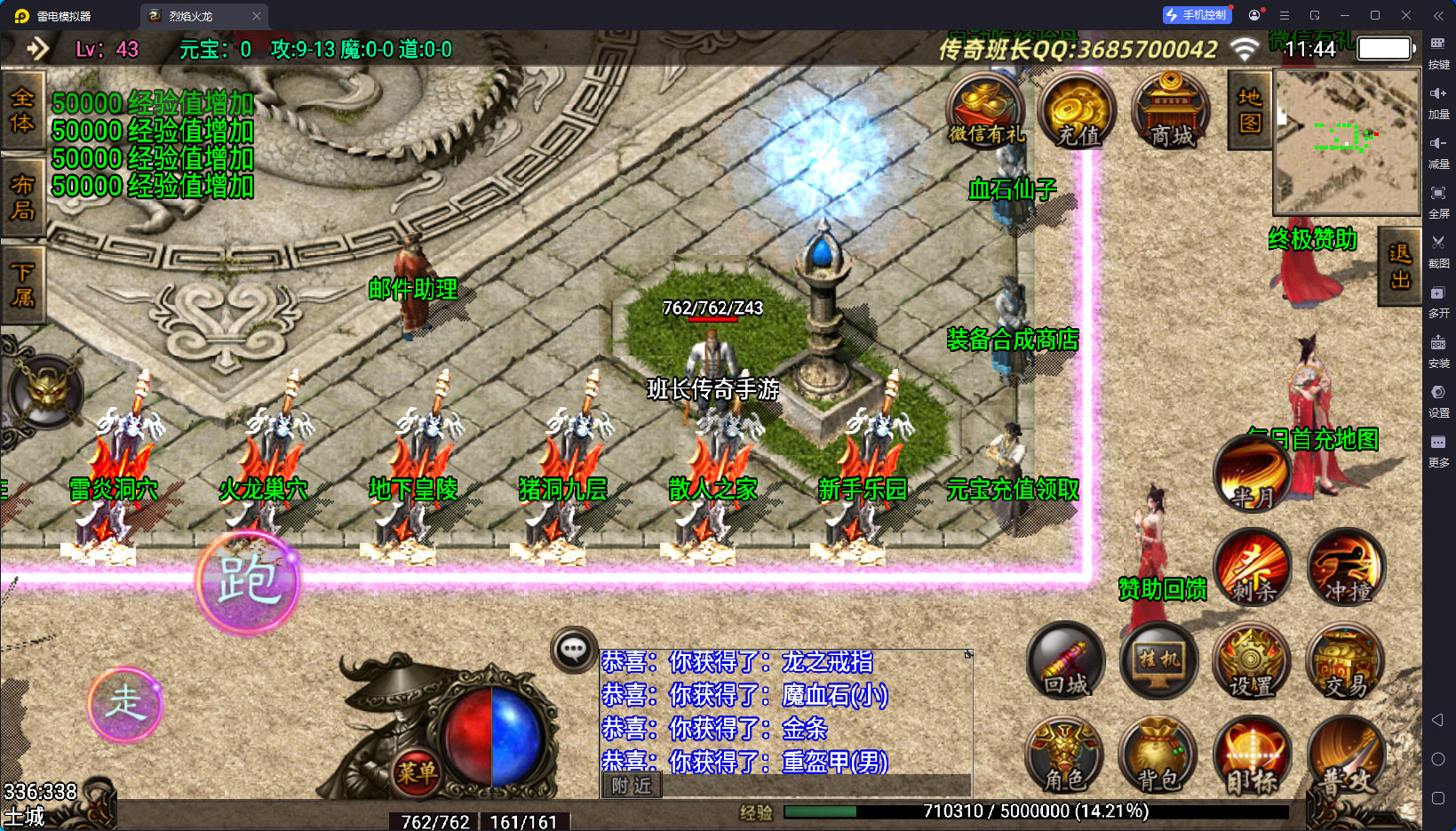
Task: Switch movement to 跑 run mode
Action: point(248,582)
